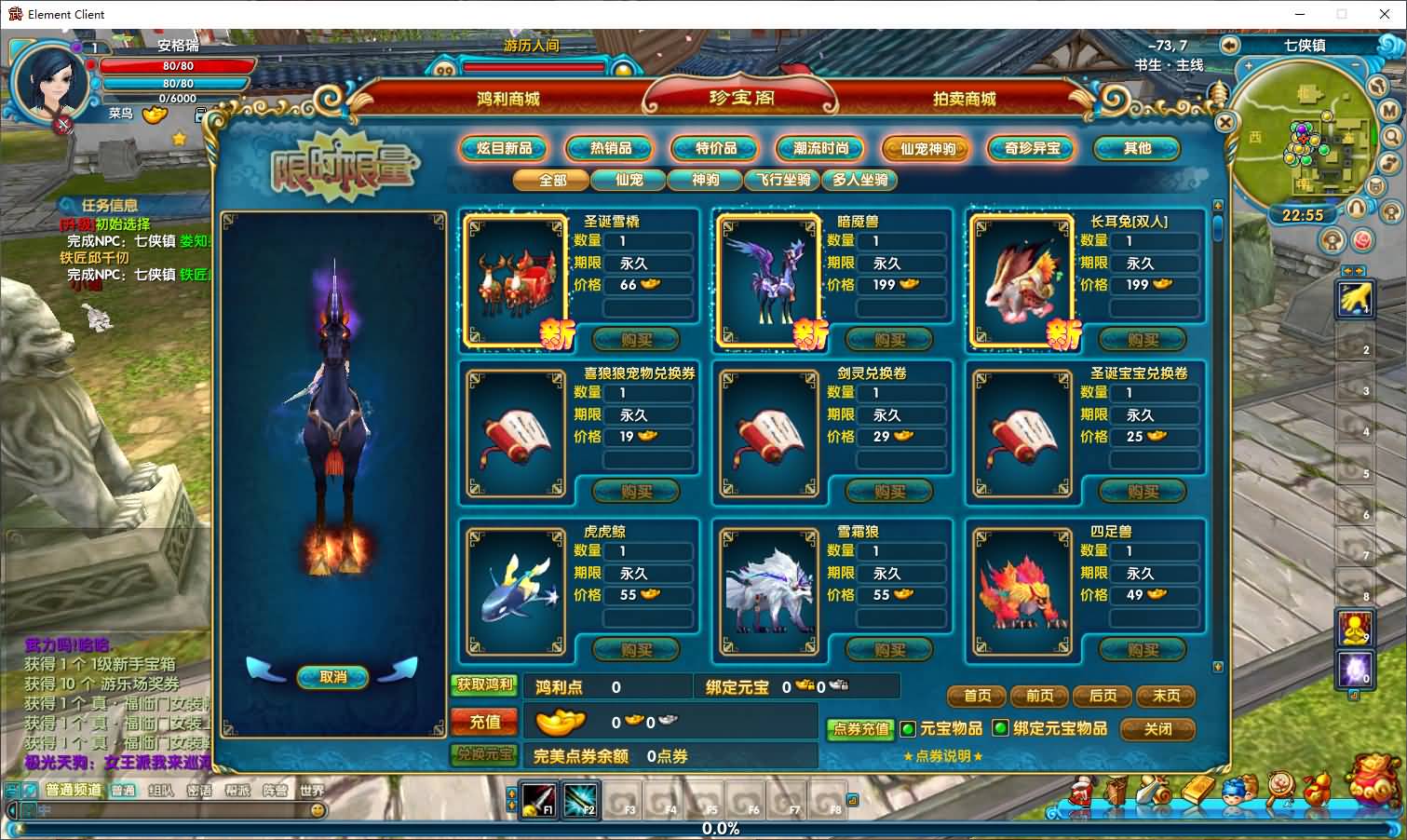Screen dimensions: 1407x840
Task: Click the 充值 recharge button
Action: (x=484, y=722)
